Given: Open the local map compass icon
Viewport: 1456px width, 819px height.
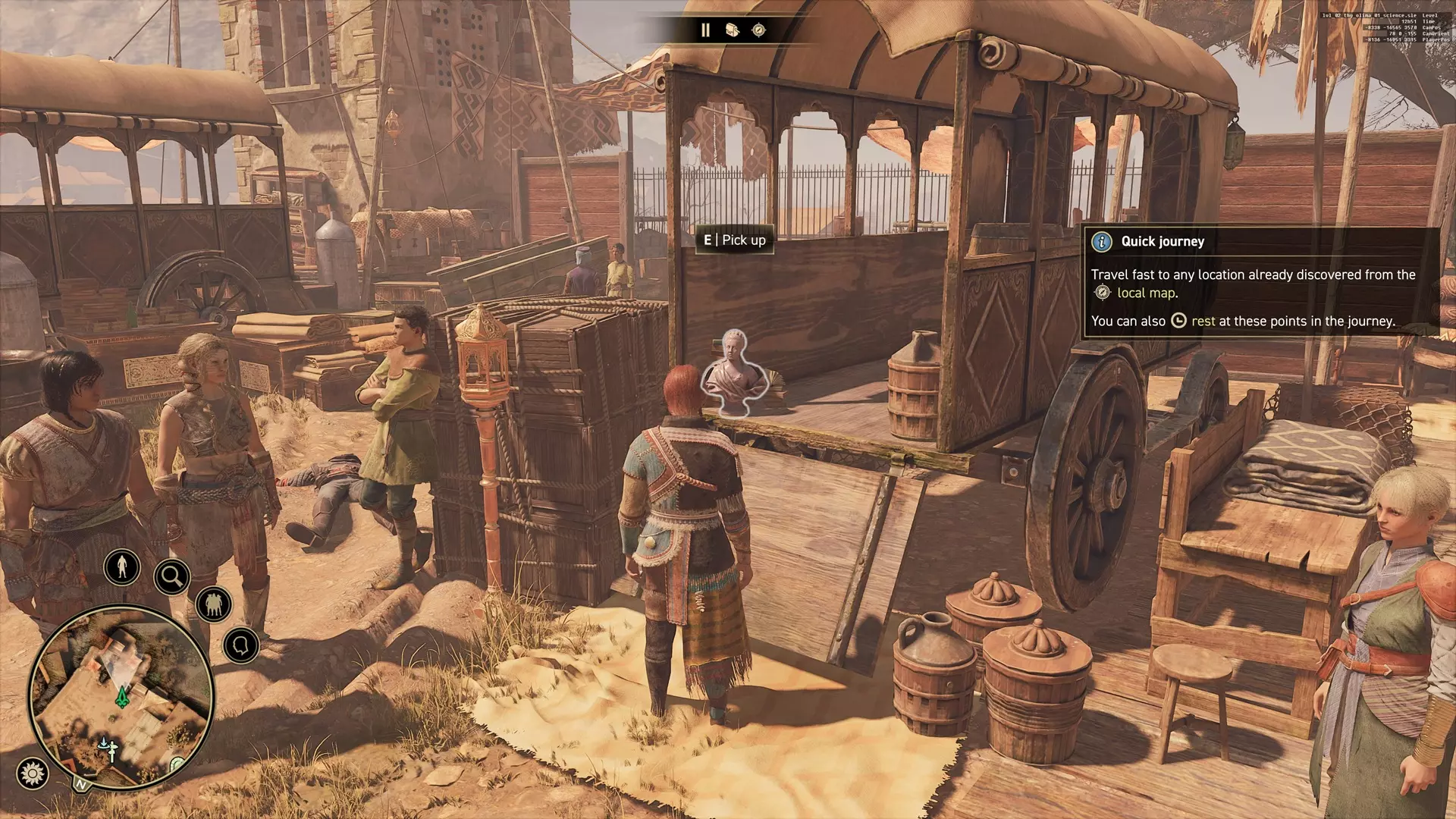Looking at the screenshot, I should pos(758,30).
